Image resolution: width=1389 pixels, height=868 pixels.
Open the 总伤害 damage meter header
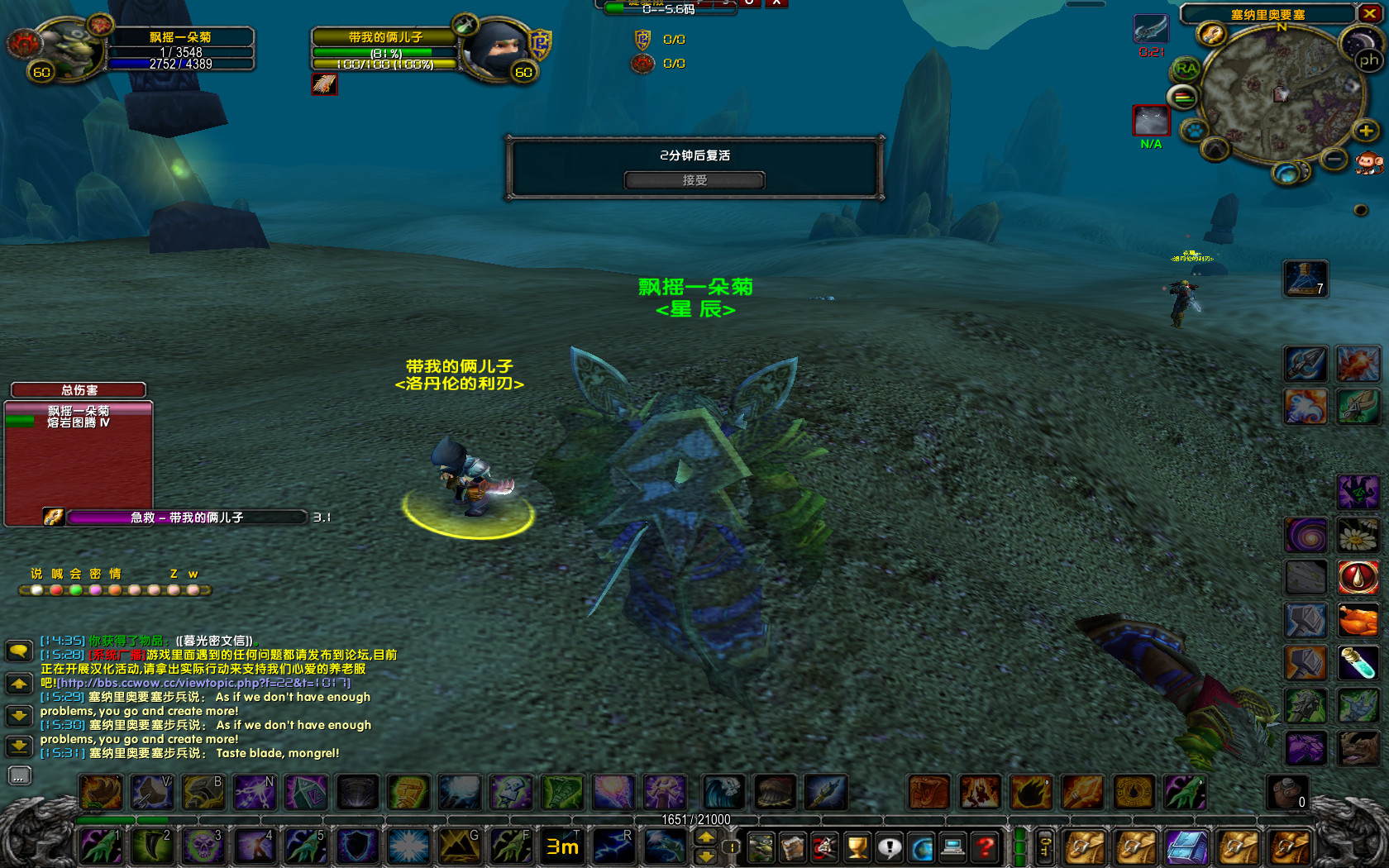(79, 390)
